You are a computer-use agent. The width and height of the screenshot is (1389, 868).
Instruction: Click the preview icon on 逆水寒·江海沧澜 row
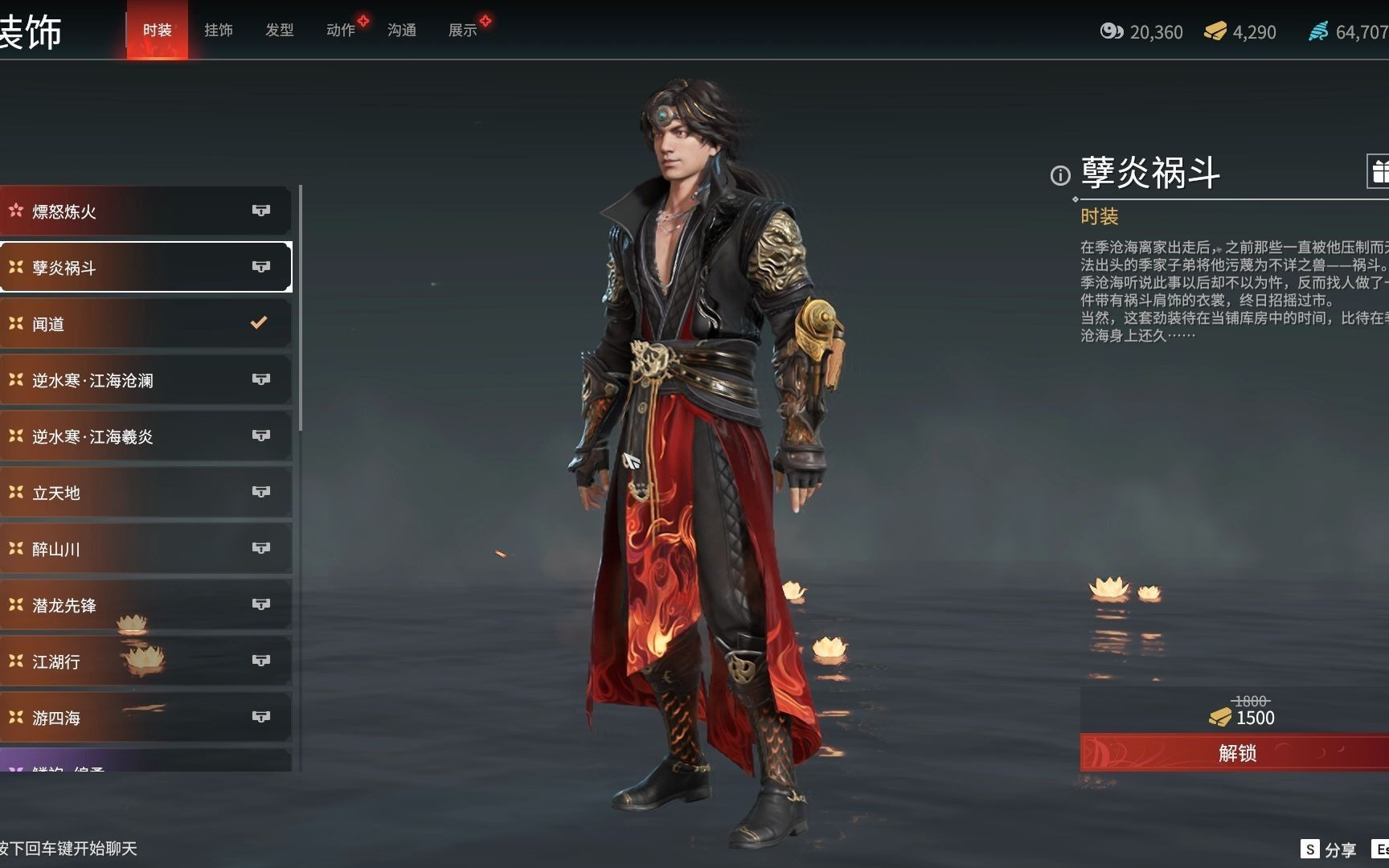click(262, 380)
